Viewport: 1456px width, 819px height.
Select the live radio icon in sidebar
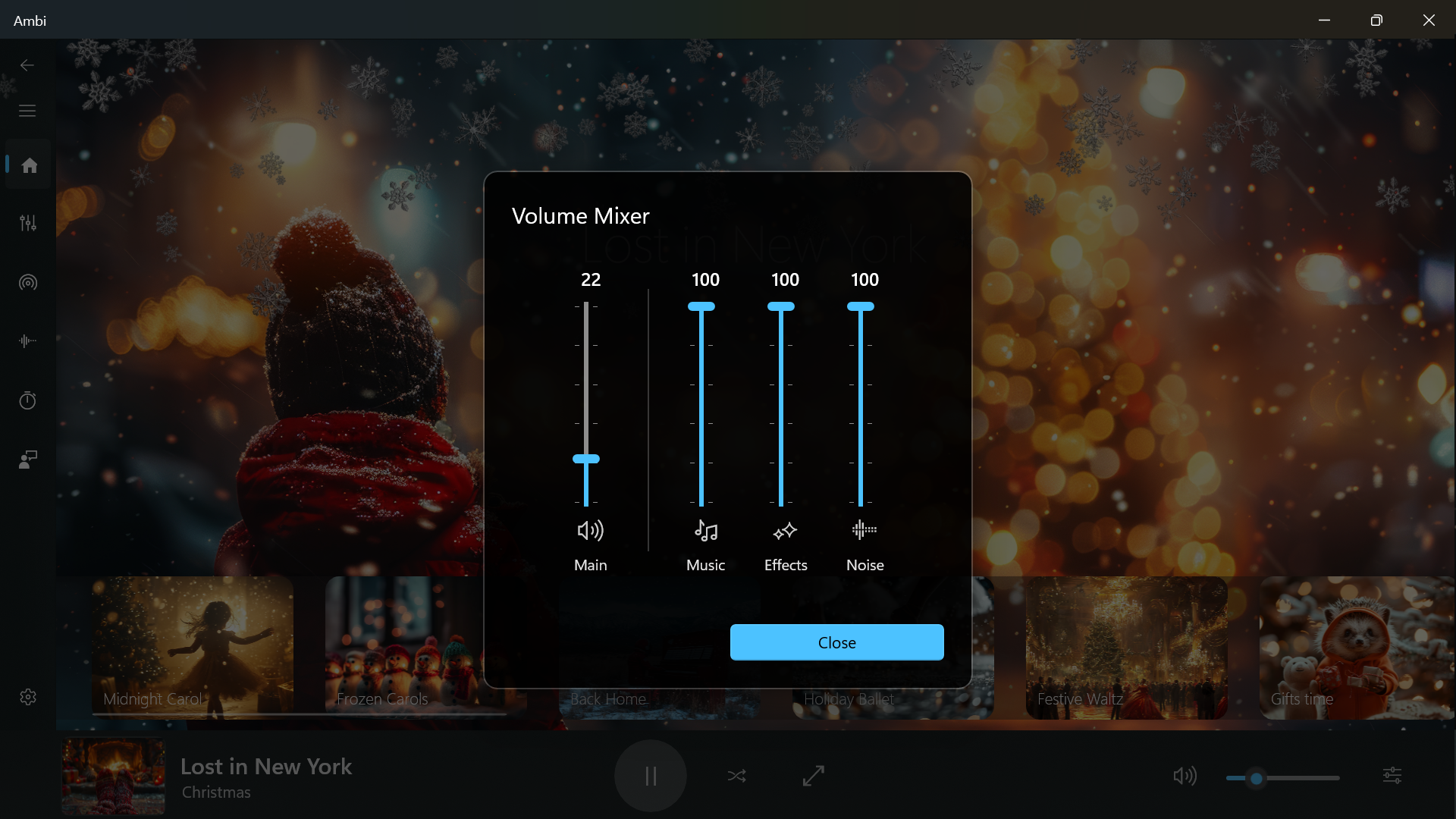coord(27,282)
